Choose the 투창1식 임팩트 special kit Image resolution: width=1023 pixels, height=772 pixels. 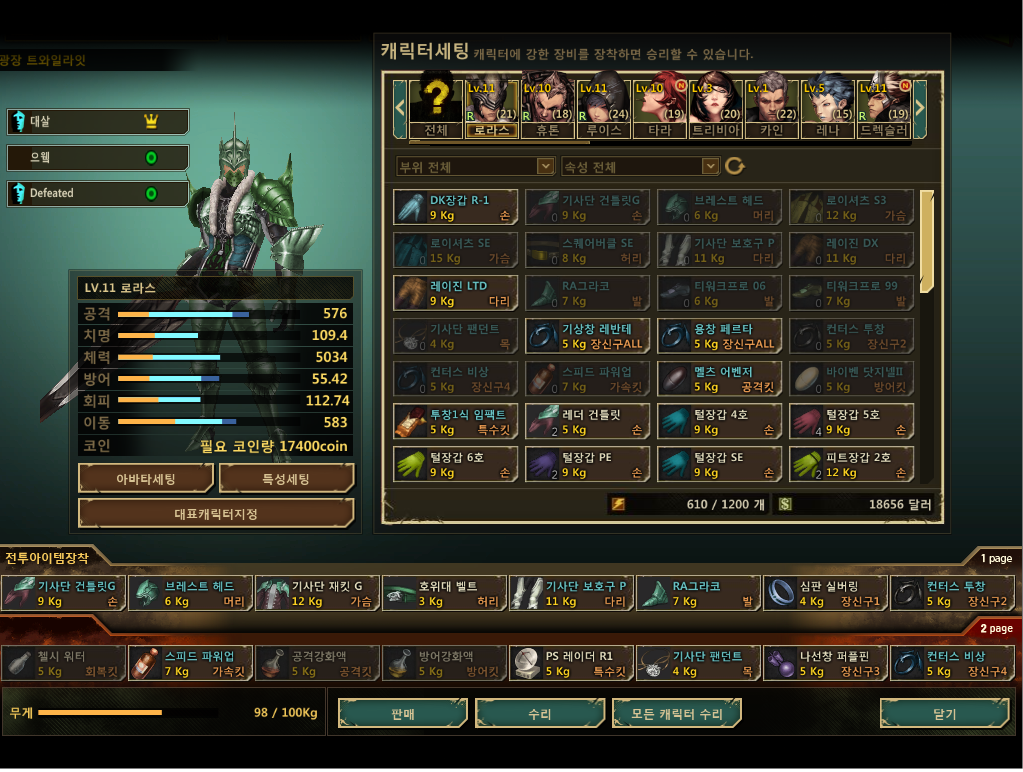(x=456, y=422)
